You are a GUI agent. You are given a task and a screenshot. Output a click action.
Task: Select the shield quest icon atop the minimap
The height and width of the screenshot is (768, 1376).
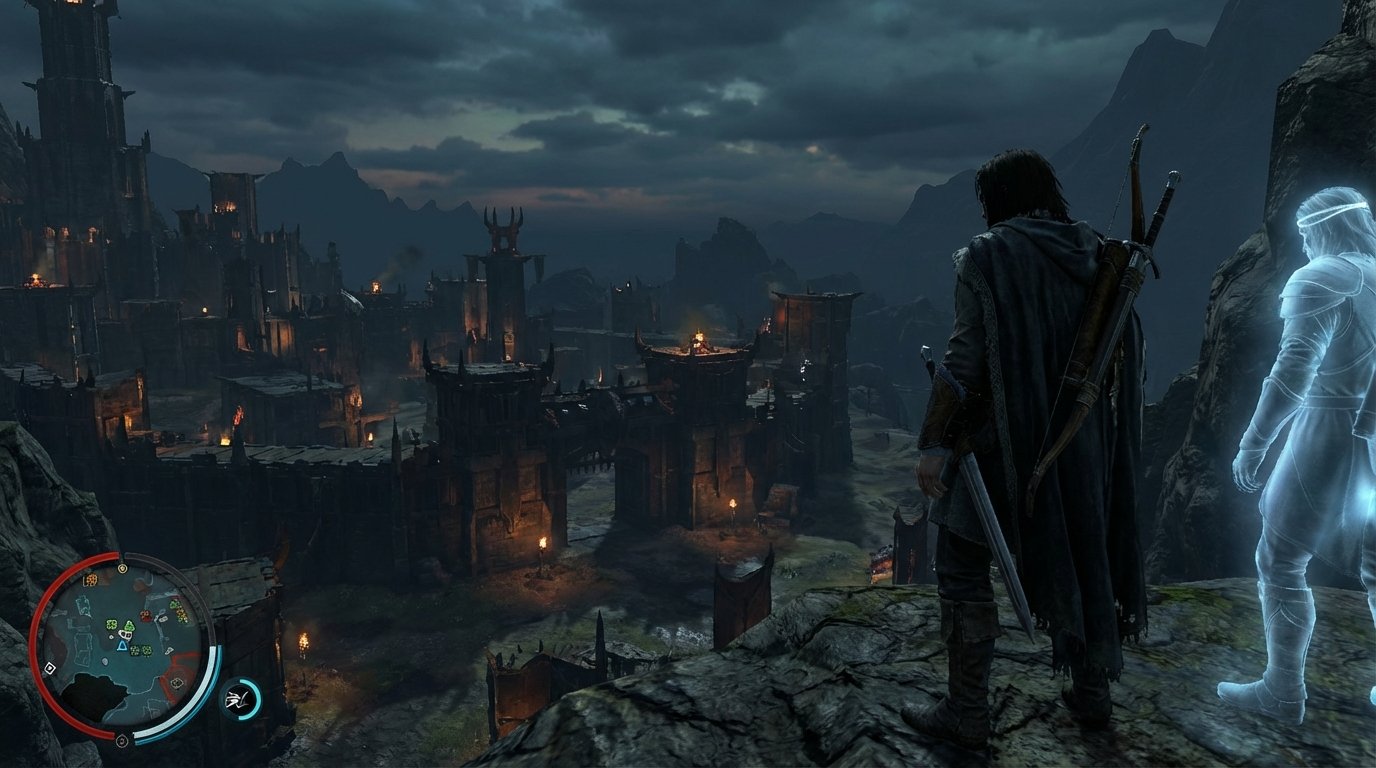pos(122,567)
